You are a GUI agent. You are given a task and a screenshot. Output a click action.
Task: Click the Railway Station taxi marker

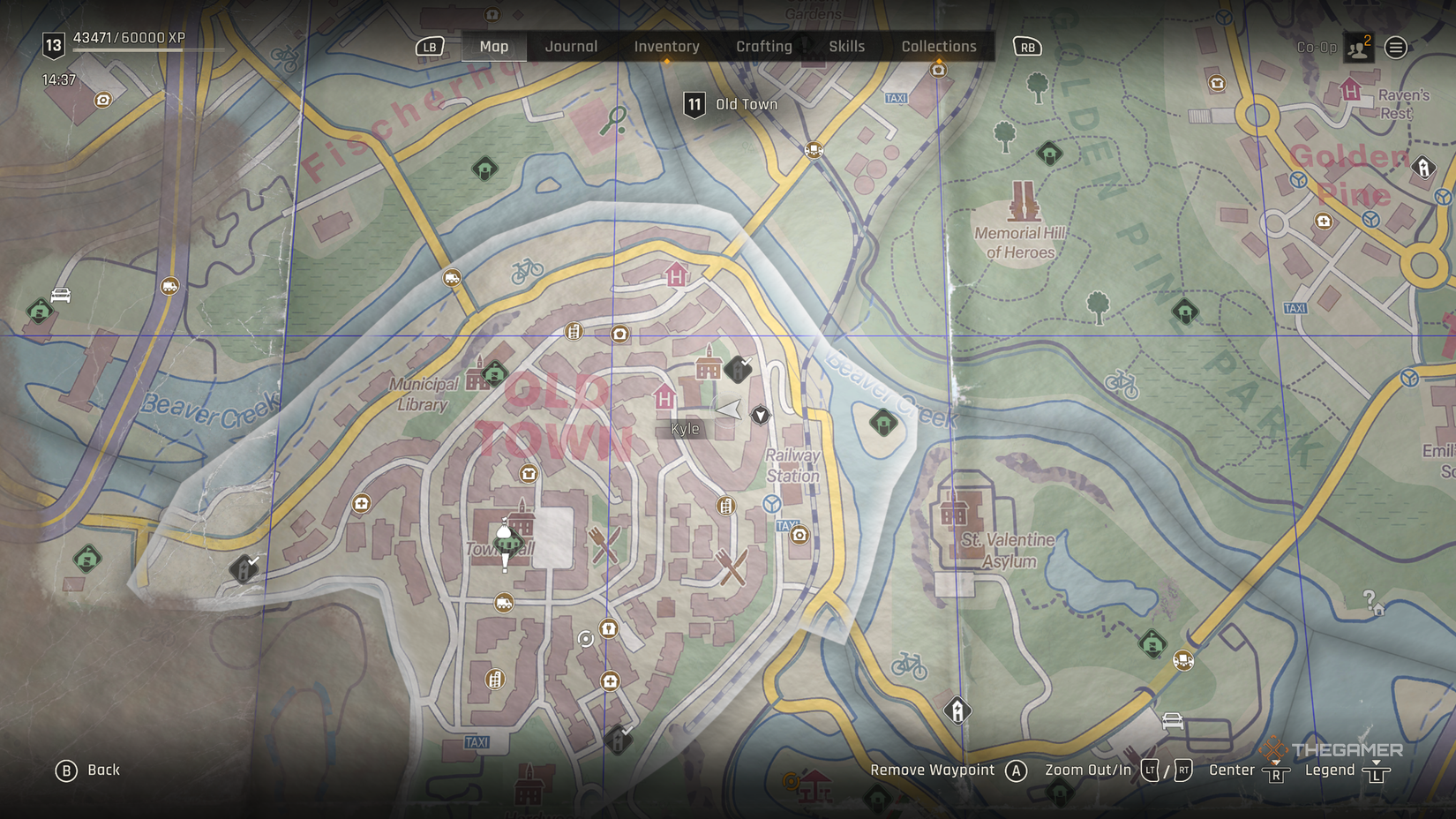785,525
